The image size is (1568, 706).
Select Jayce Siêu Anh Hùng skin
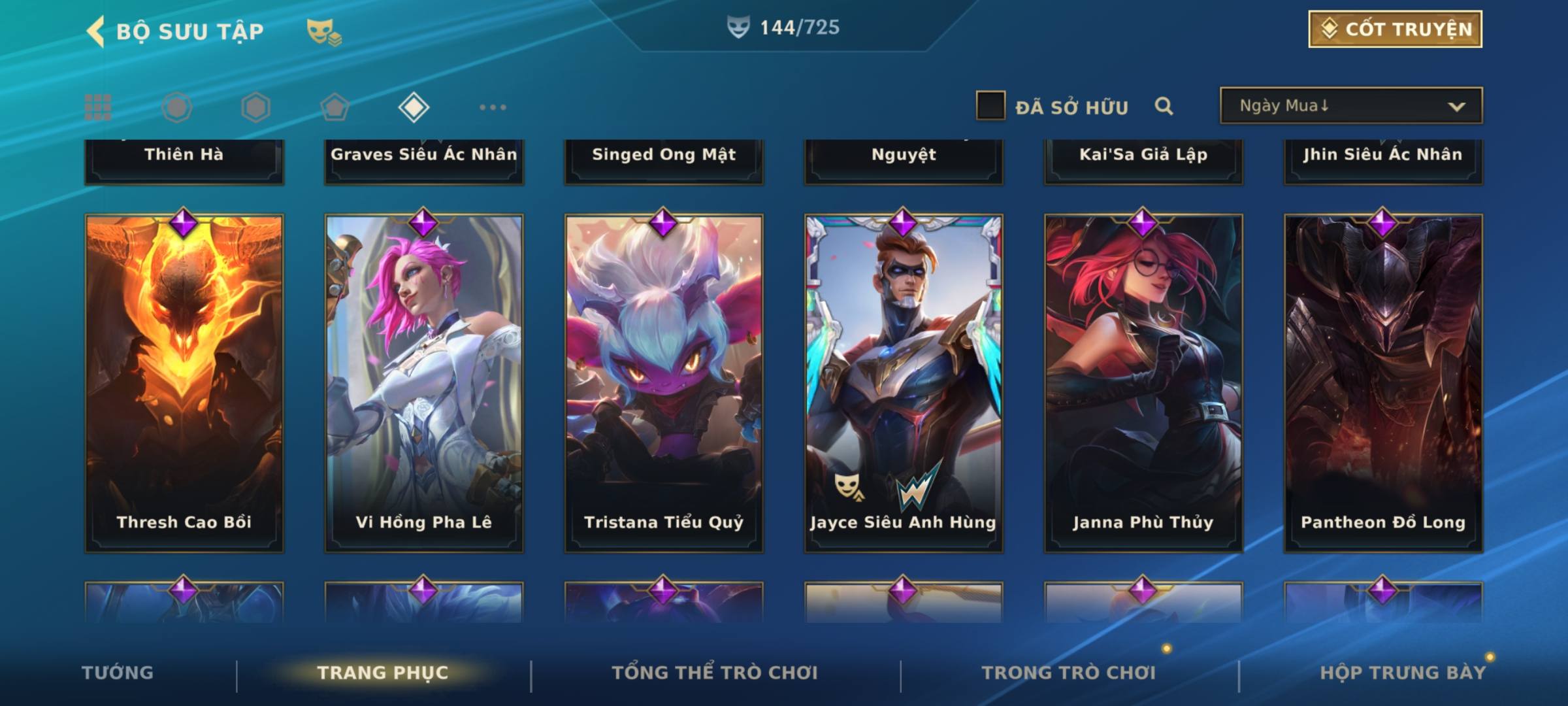904,382
